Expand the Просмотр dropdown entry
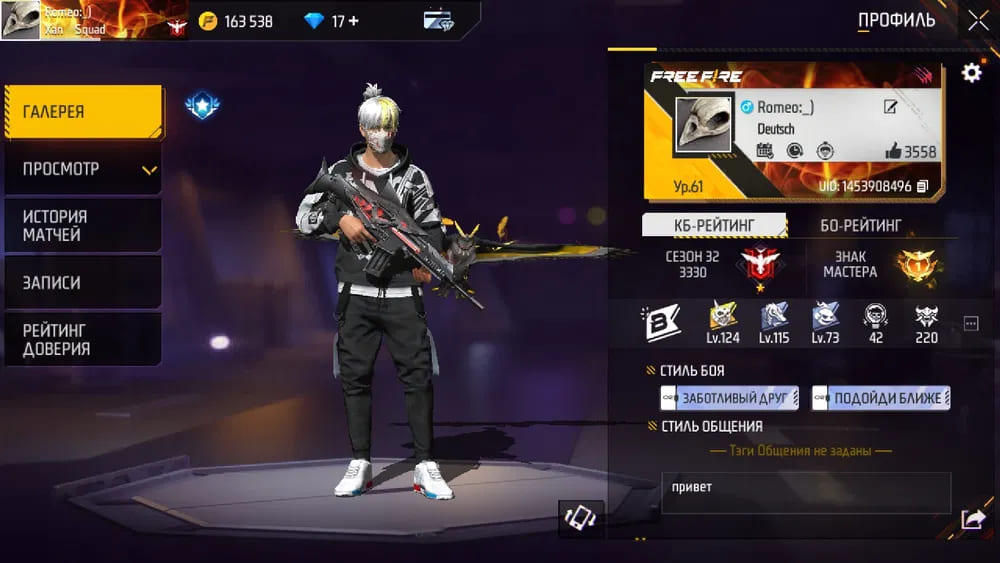This screenshot has width=1000, height=563. 83,169
